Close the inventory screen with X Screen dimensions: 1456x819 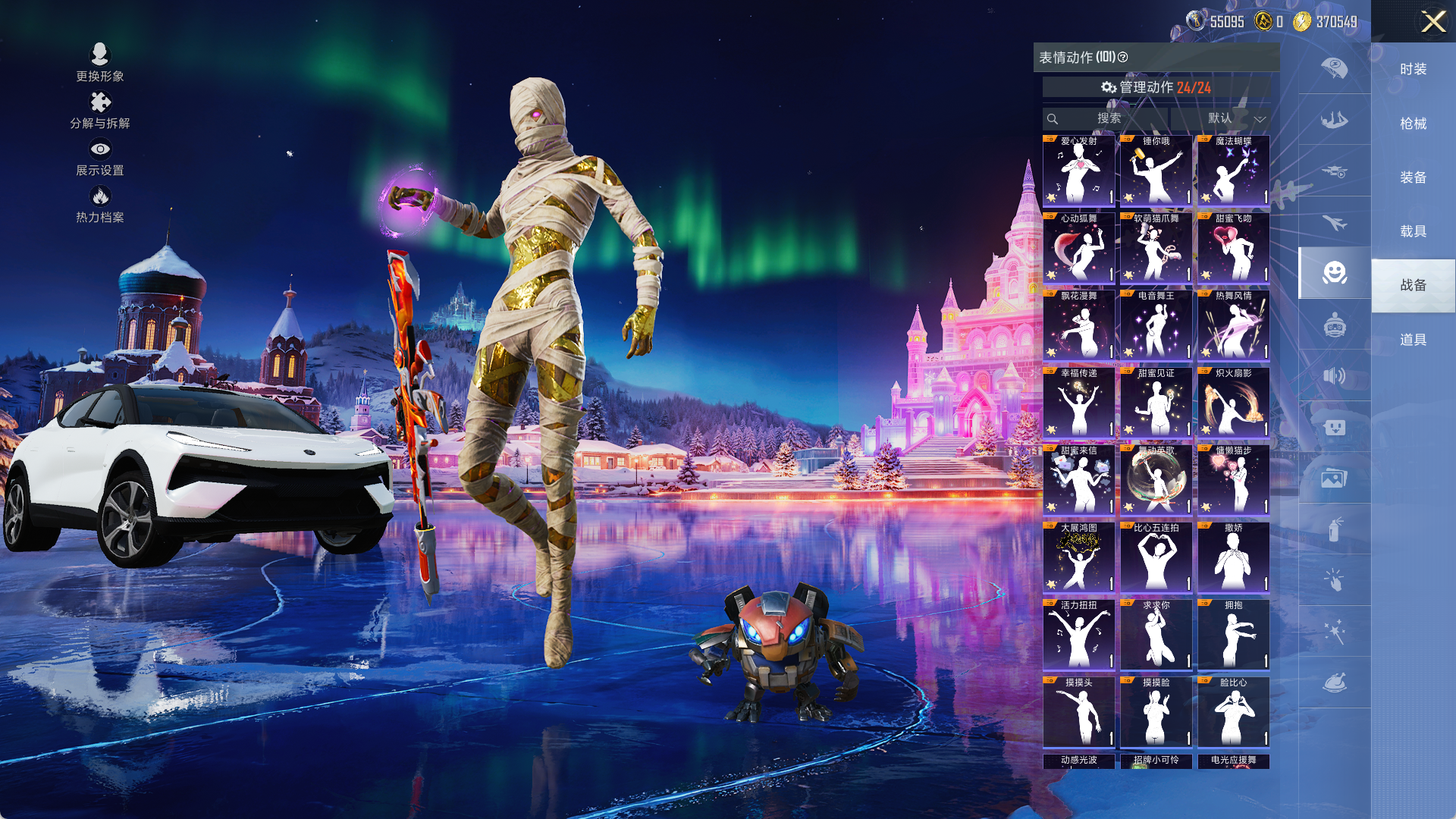click(x=1432, y=21)
